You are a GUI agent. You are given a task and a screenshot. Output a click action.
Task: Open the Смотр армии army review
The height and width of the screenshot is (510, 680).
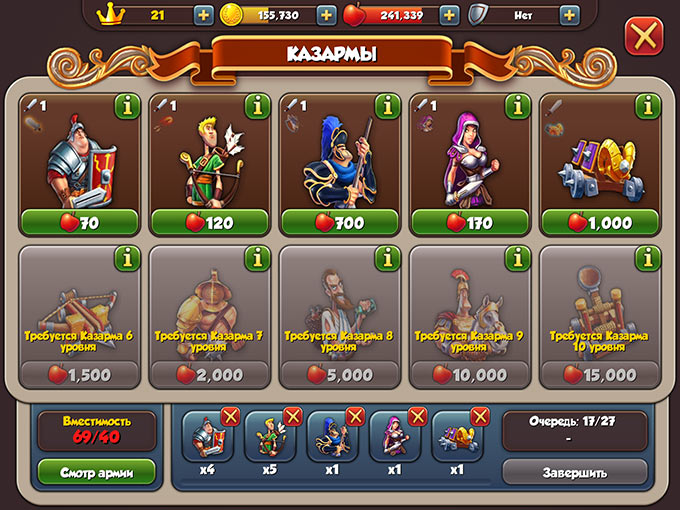[x=96, y=471]
